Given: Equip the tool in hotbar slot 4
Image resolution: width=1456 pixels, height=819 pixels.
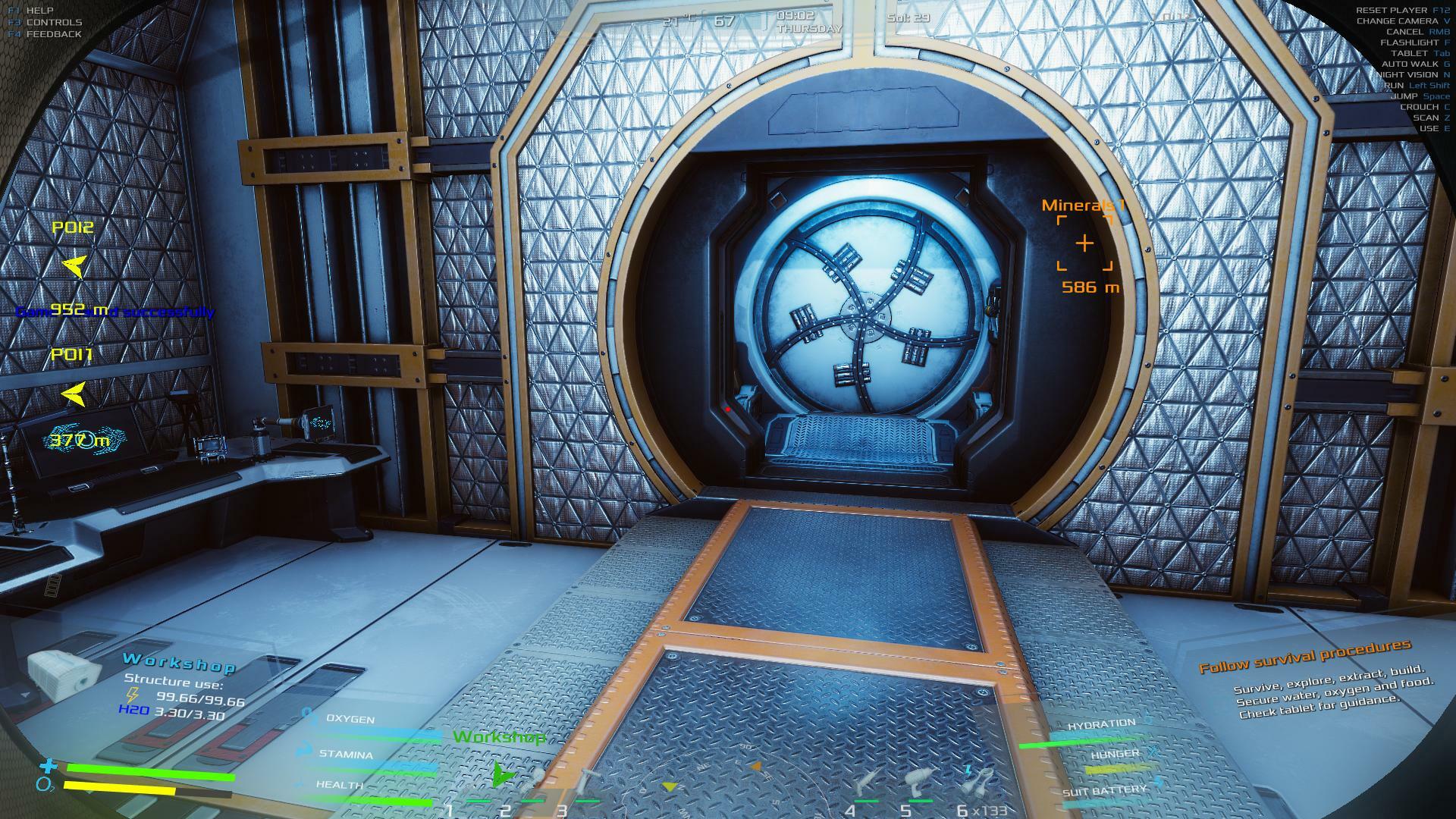Looking at the screenshot, I should (x=868, y=781).
